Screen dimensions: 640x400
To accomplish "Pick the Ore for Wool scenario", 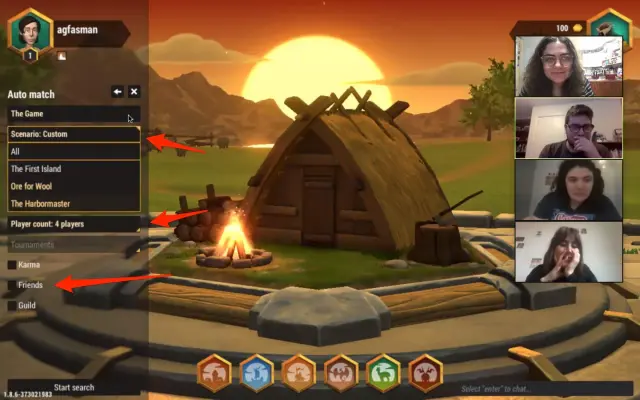I will (x=73, y=186).
